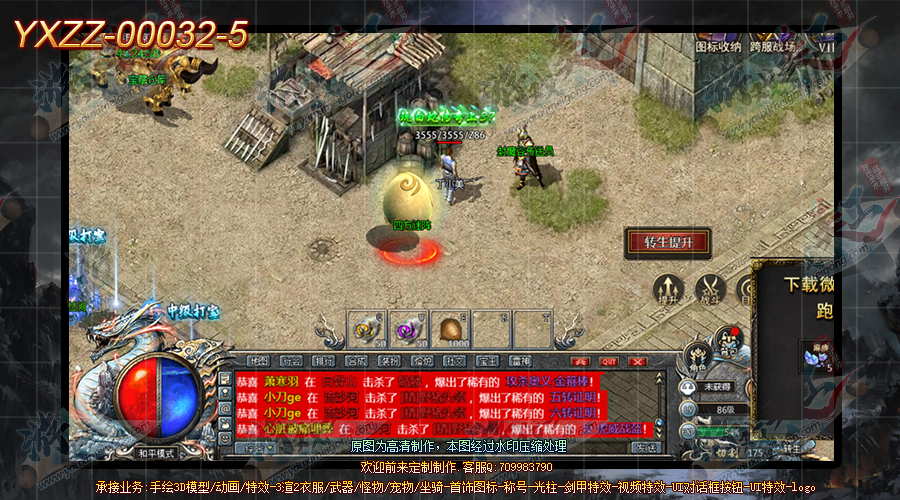
Task: Click the 转生提升 red button
Action: pyautogui.click(x=667, y=242)
